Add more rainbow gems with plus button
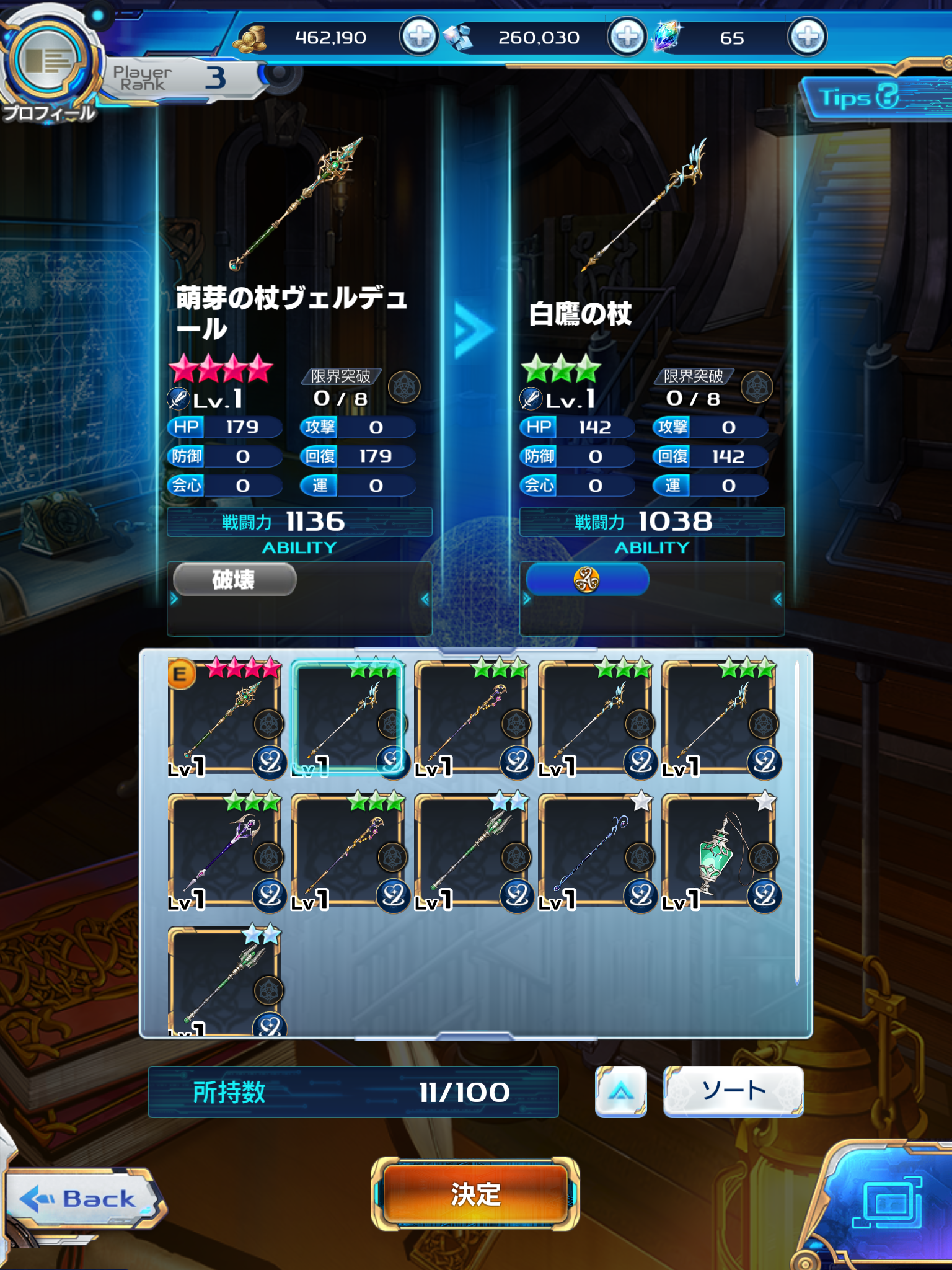The image size is (952, 1270). [807, 37]
